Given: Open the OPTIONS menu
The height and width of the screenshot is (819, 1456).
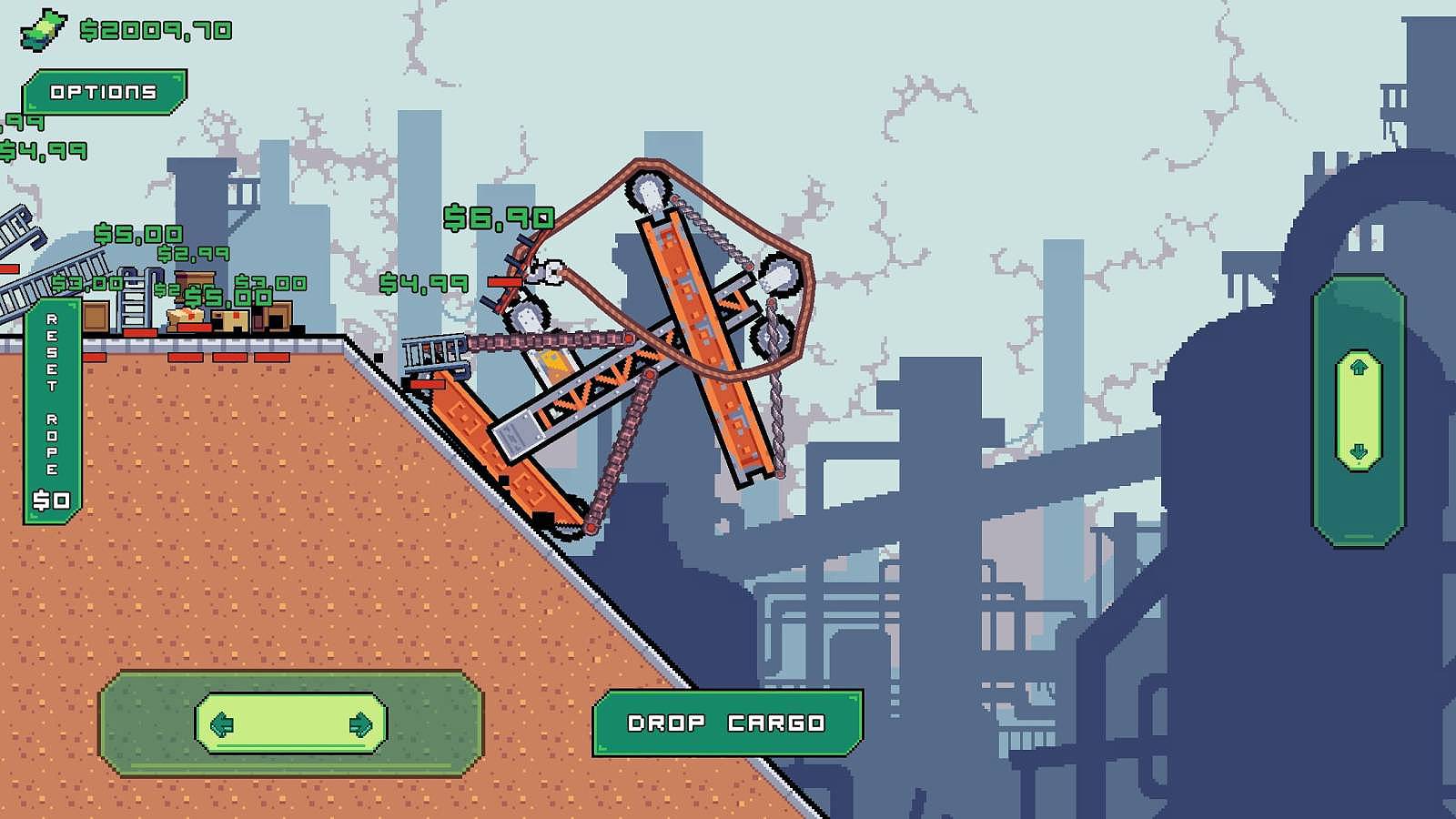Looking at the screenshot, I should point(106,91).
